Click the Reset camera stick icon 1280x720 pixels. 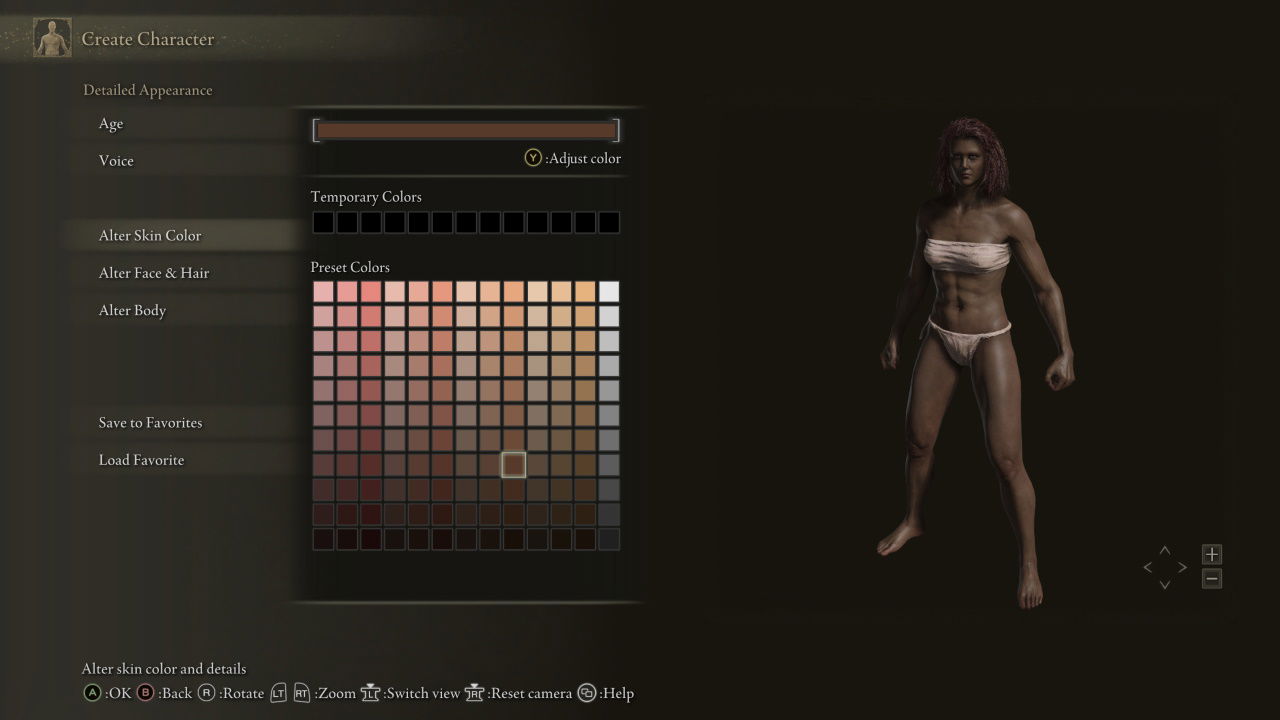(x=474, y=692)
